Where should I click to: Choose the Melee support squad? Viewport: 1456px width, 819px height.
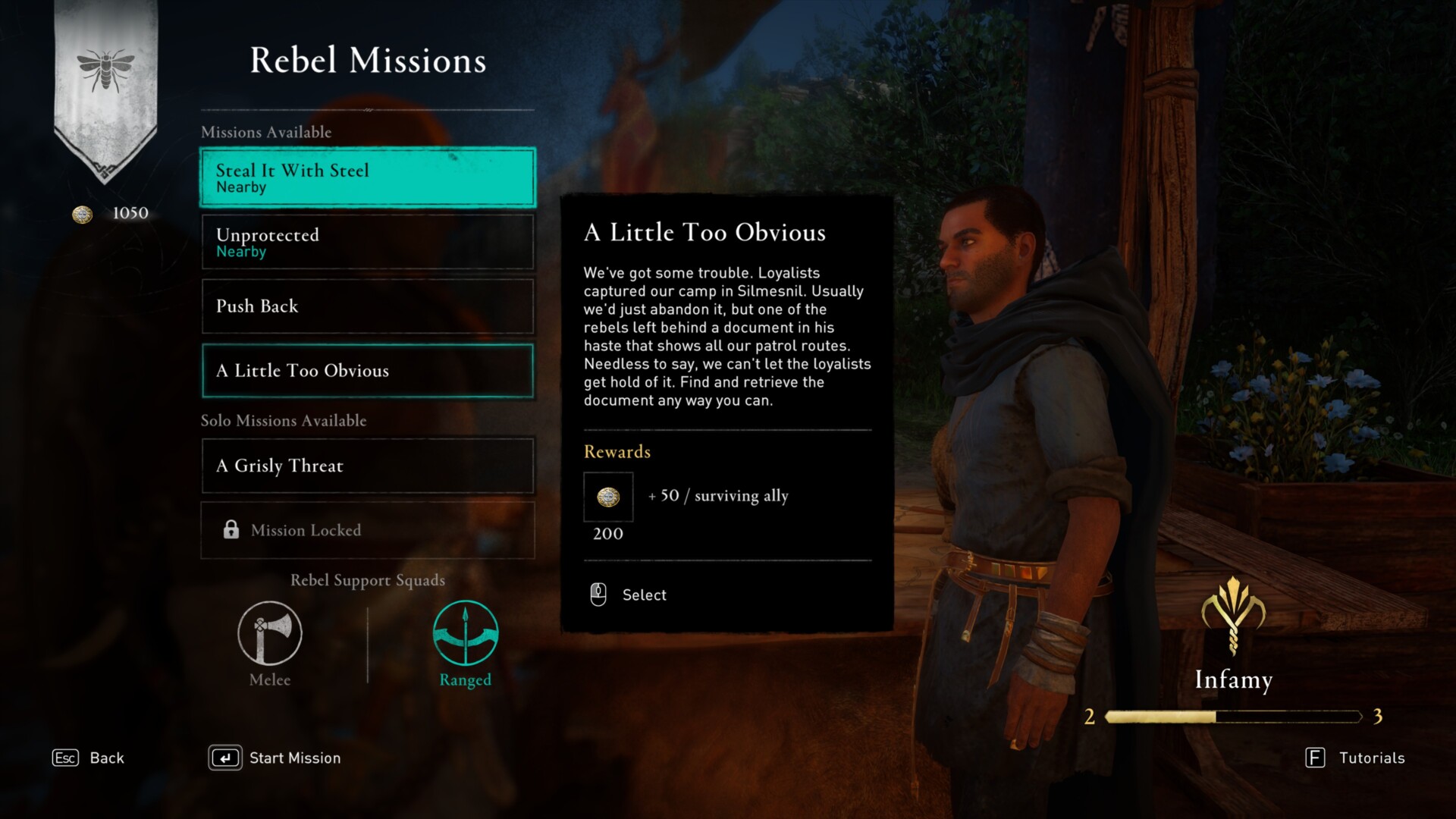click(x=270, y=634)
